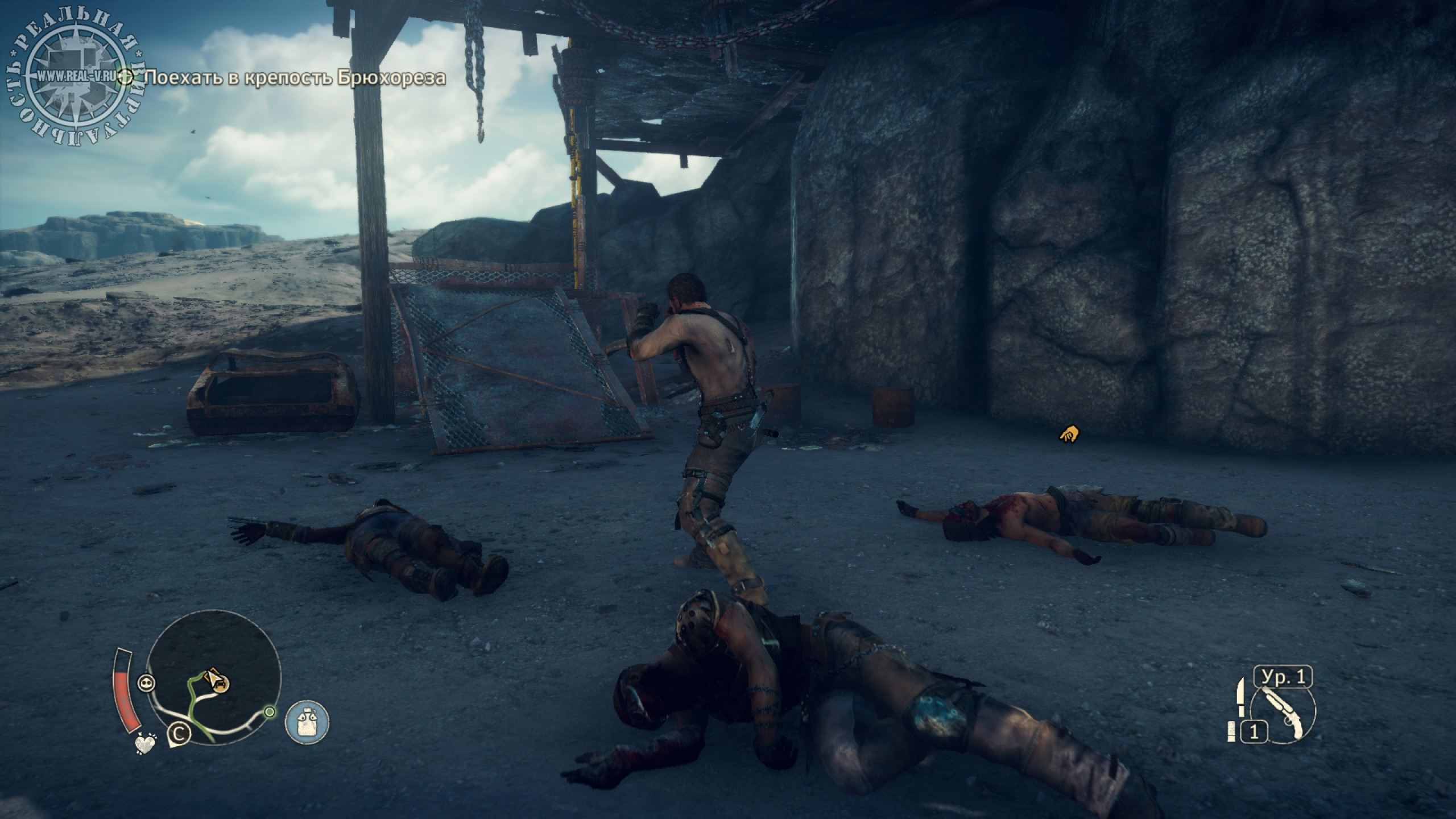Click the orange hand interaction marker

[x=1069, y=435]
